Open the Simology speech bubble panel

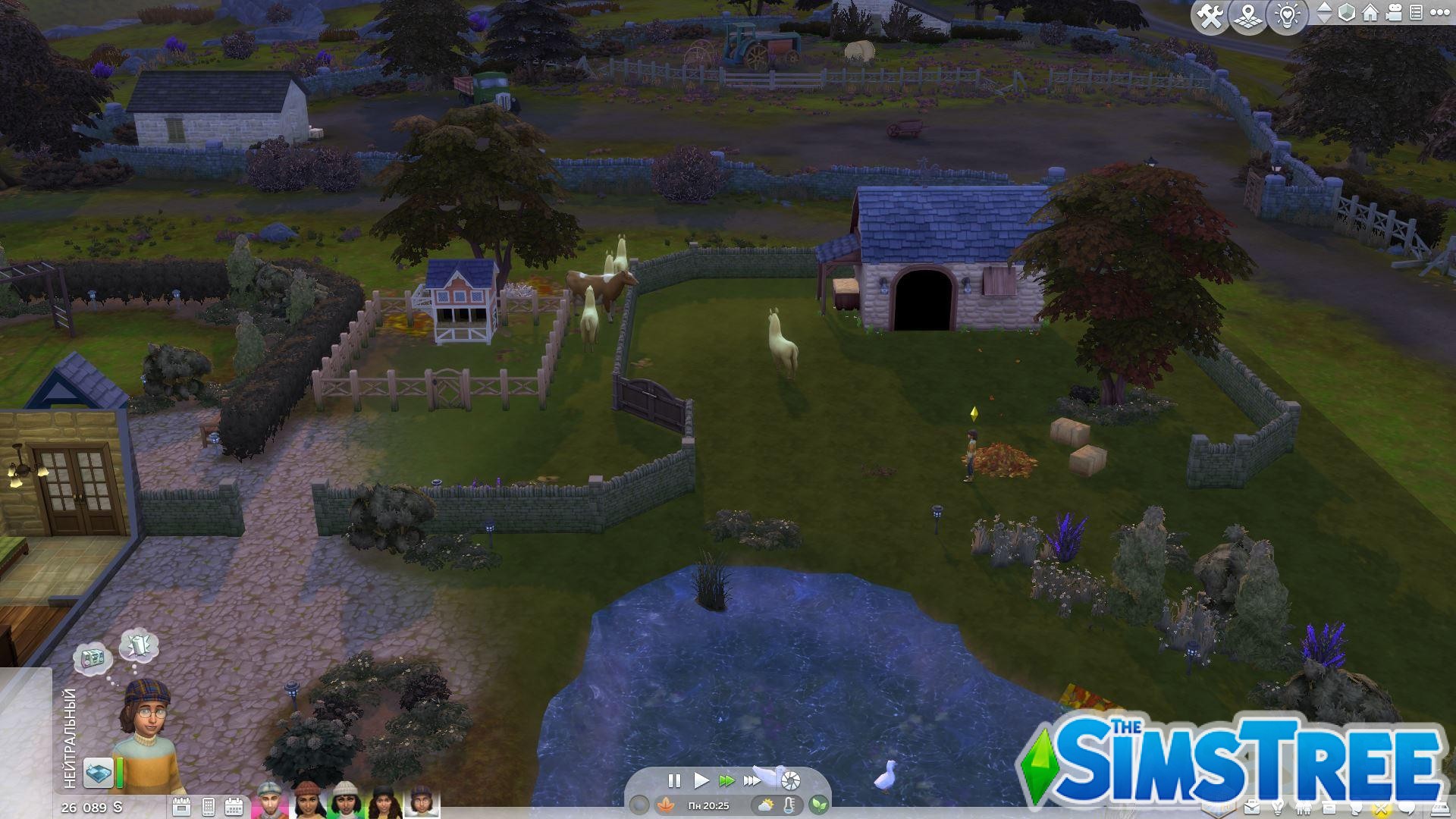[x=1407, y=808]
